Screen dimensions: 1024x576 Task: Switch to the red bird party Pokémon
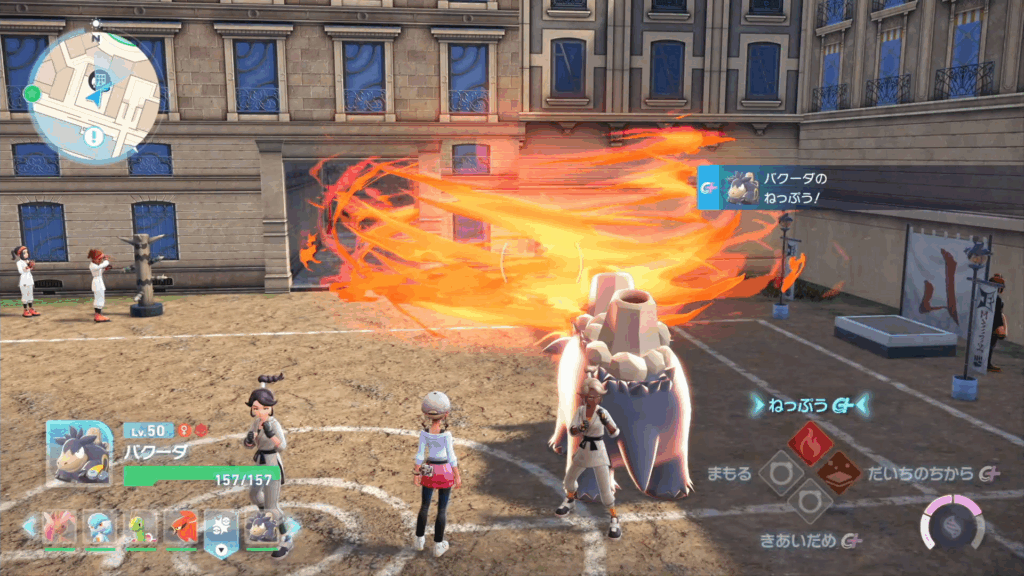[x=181, y=527]
